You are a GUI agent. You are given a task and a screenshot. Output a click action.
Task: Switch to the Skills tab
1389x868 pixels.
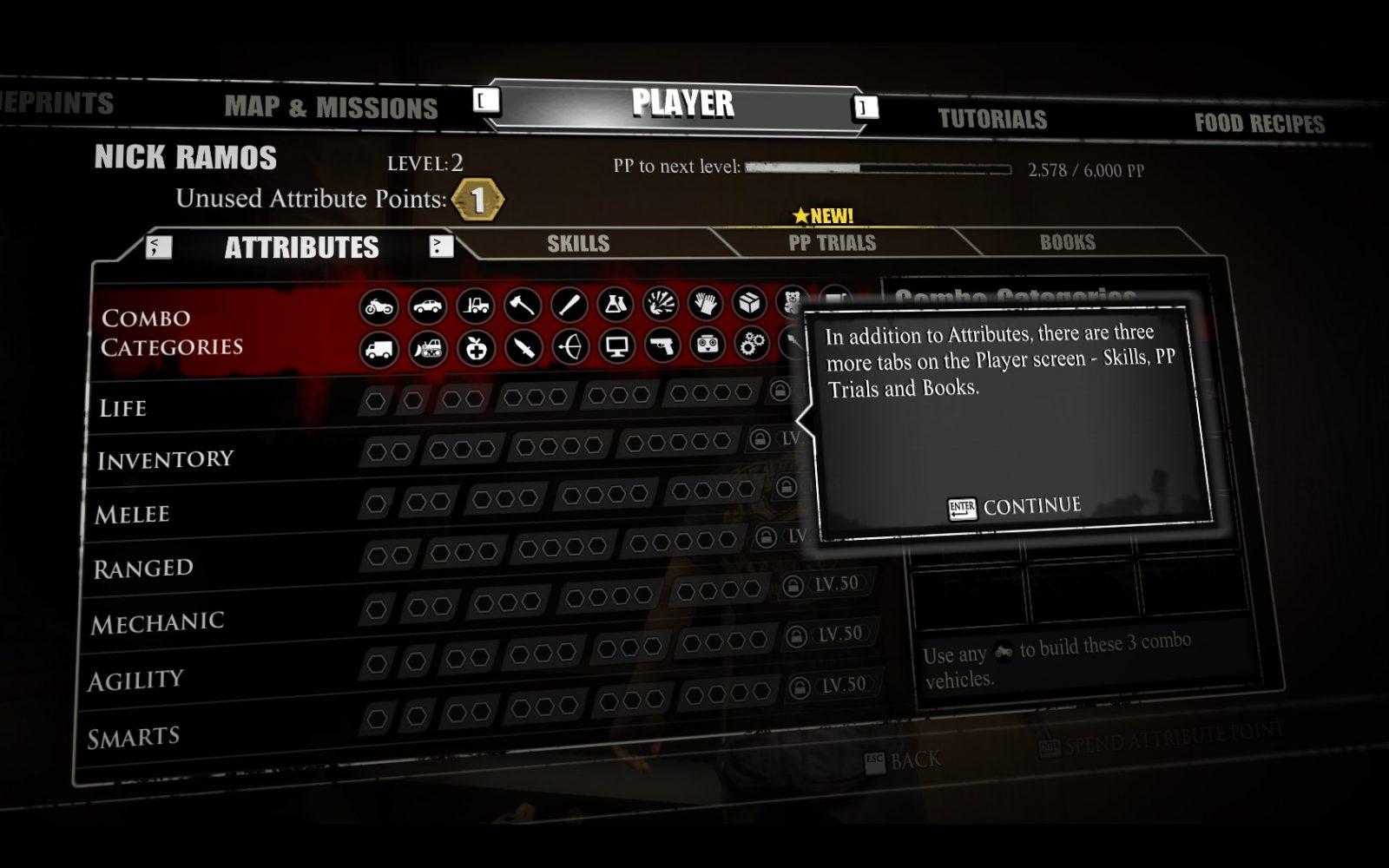pyautogui.click(x=578, y=244)
